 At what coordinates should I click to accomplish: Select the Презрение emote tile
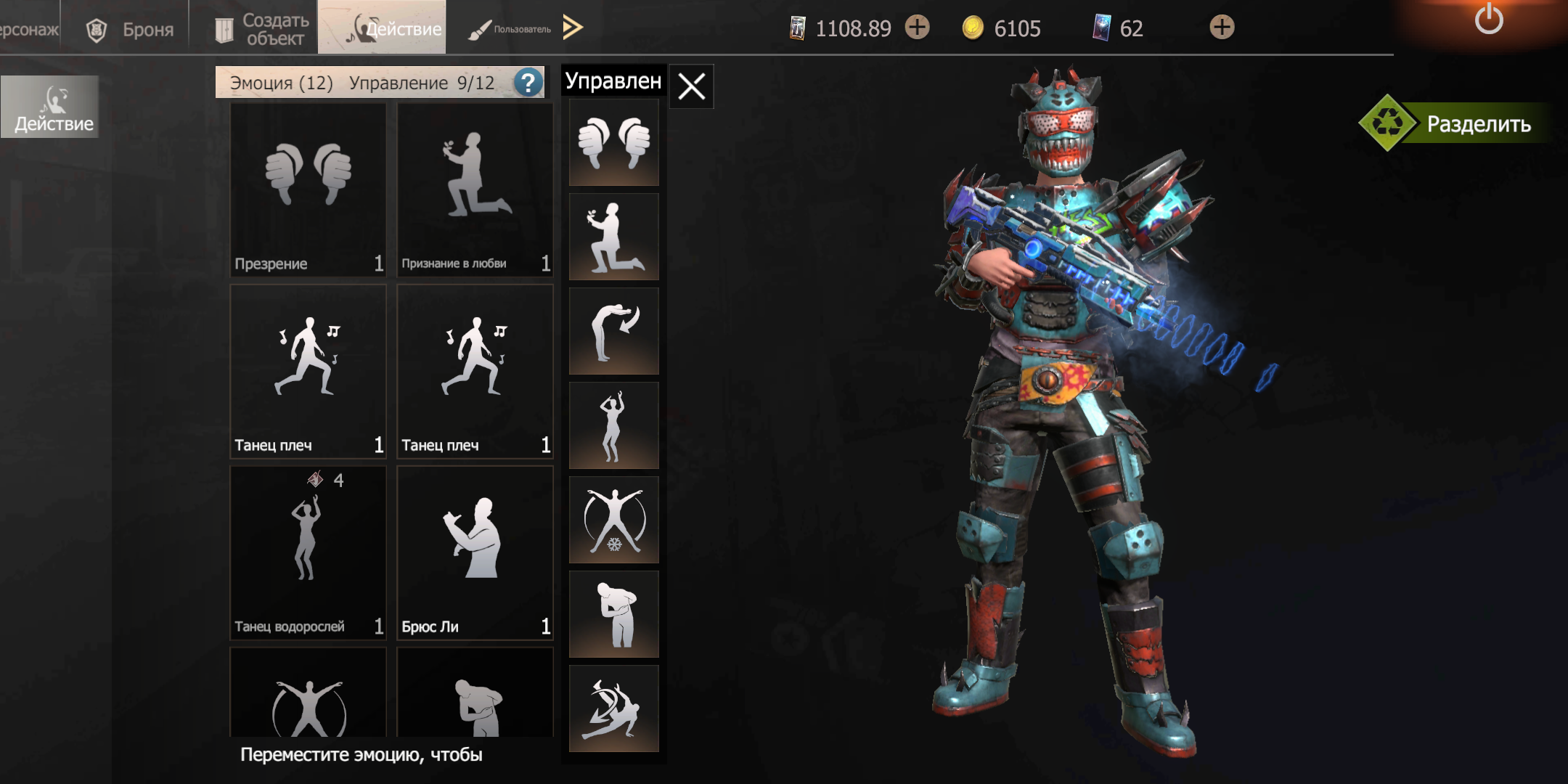(308, 190)
